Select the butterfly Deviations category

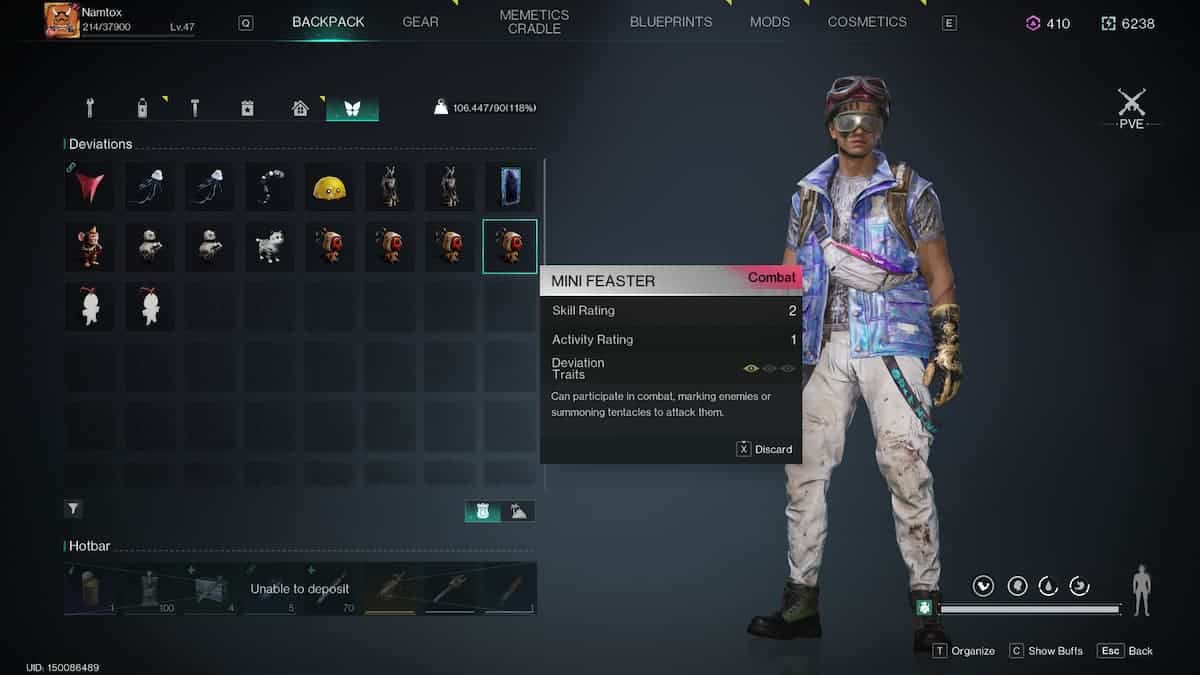[x=352, y=108]
